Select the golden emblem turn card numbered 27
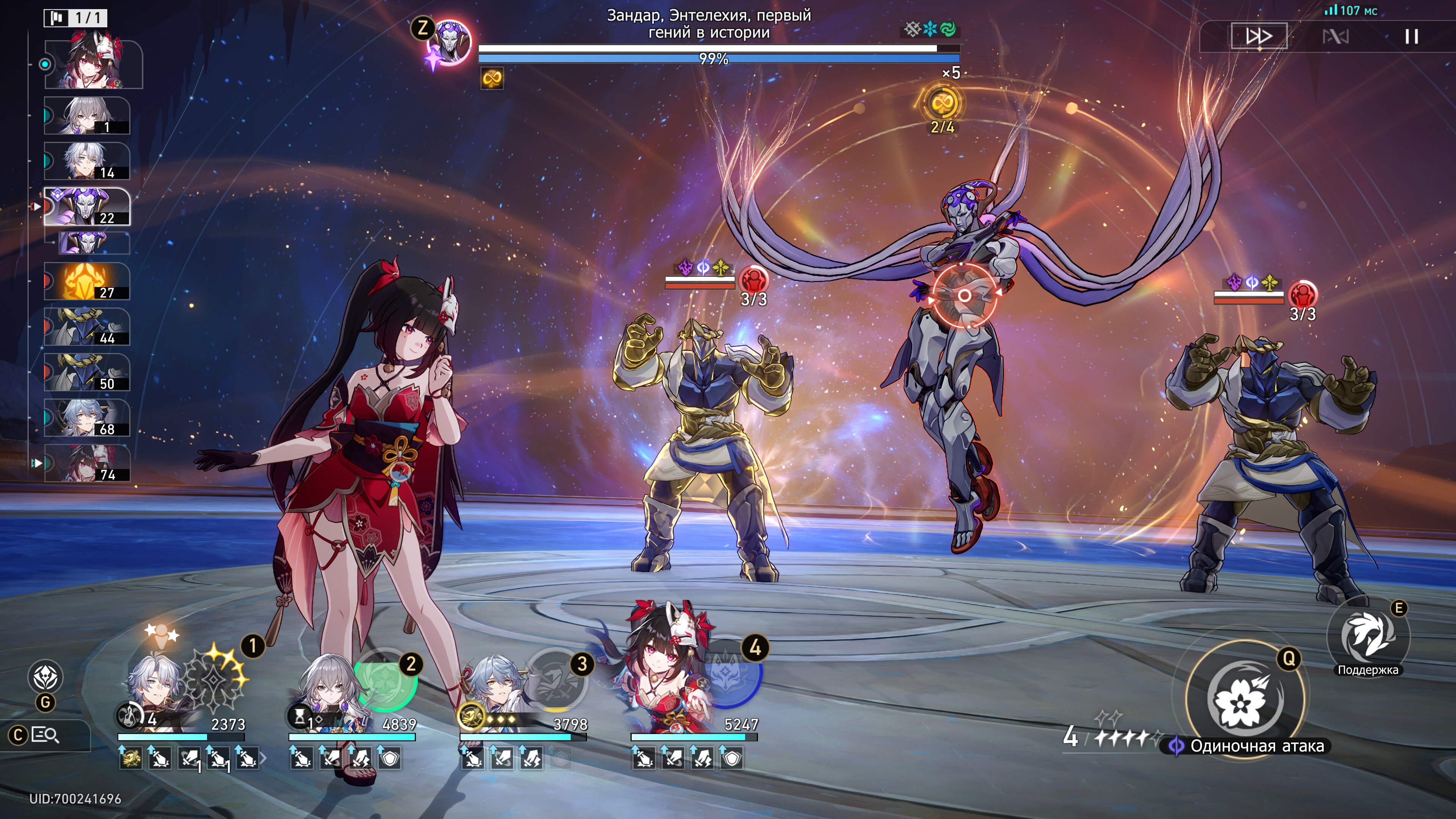Screen dimensions: 1456x819 tap(87, 281)
